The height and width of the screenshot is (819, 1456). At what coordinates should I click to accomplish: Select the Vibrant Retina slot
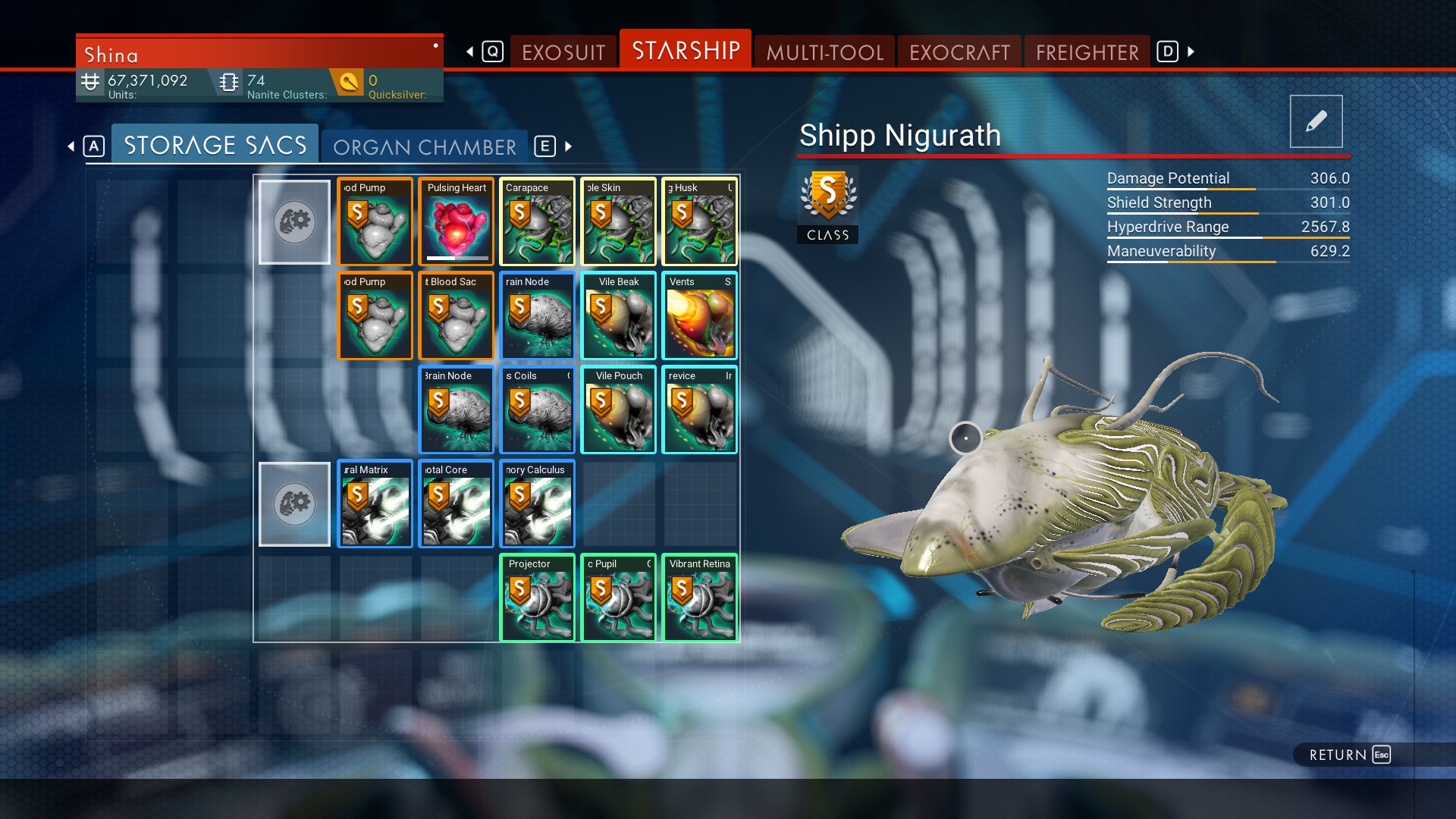pos(700,598)
